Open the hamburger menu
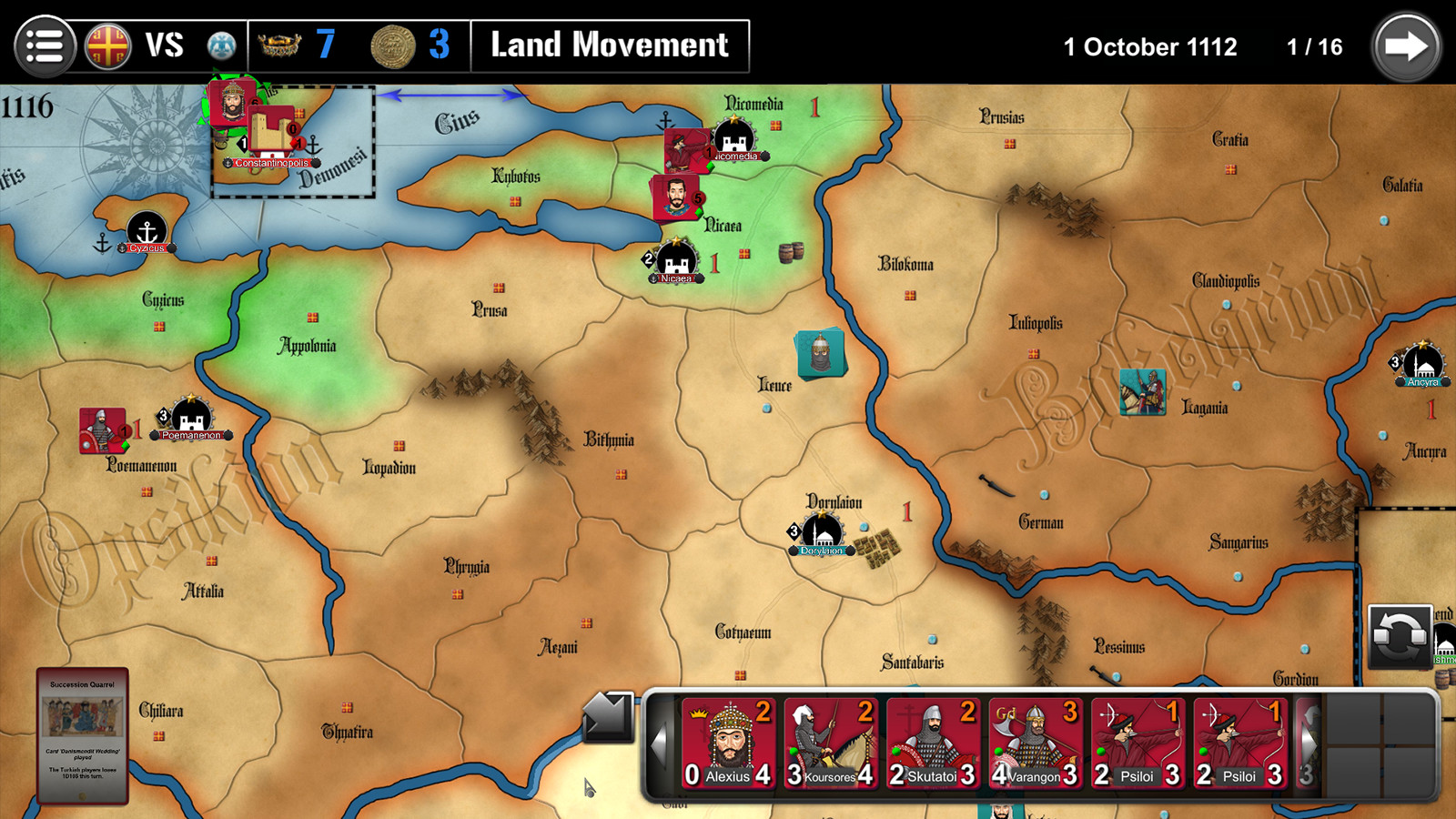Image resolution: width=1456 pixels, height=819 pixels. [45, 45]
